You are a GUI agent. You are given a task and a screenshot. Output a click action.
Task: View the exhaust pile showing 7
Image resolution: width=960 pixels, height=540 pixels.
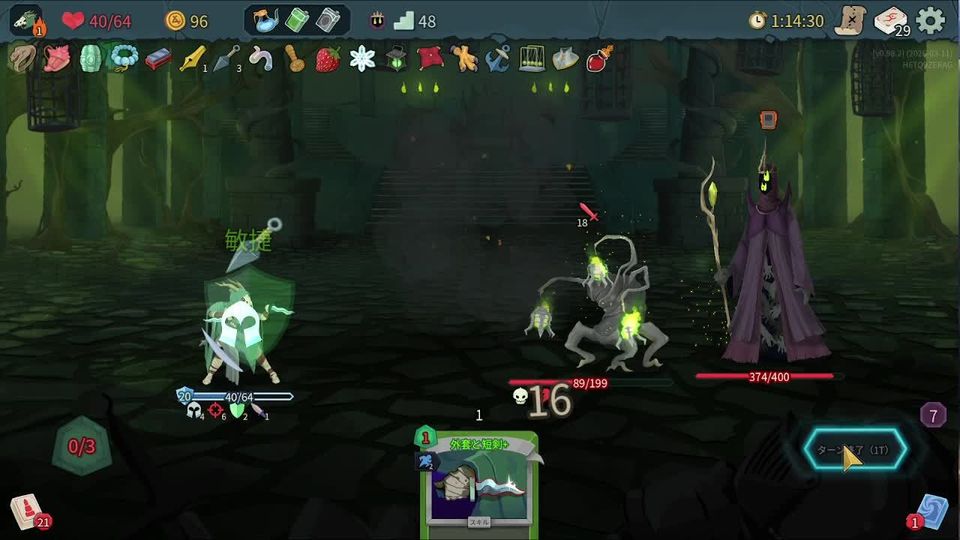[932, 415]
